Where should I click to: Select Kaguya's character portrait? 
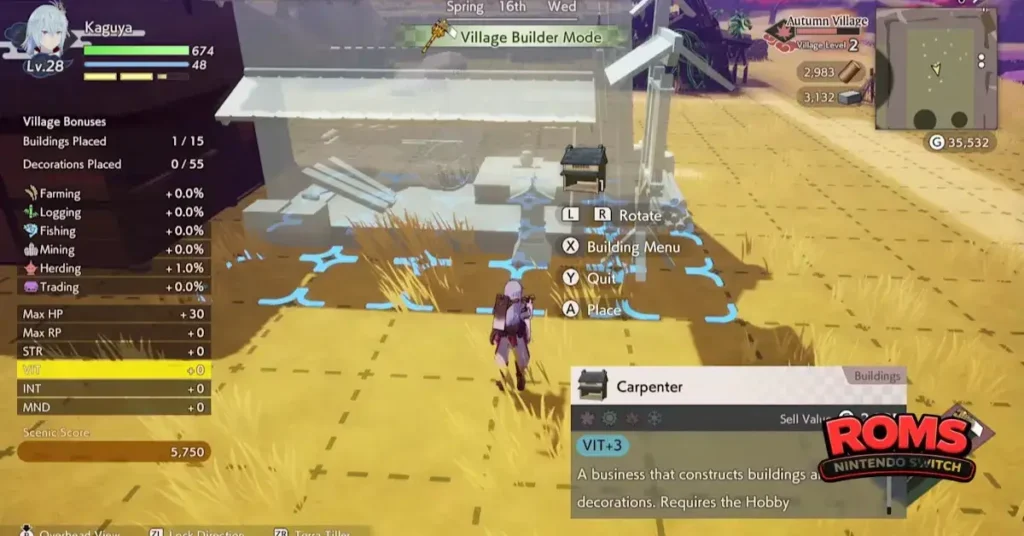tap(46, 37)
